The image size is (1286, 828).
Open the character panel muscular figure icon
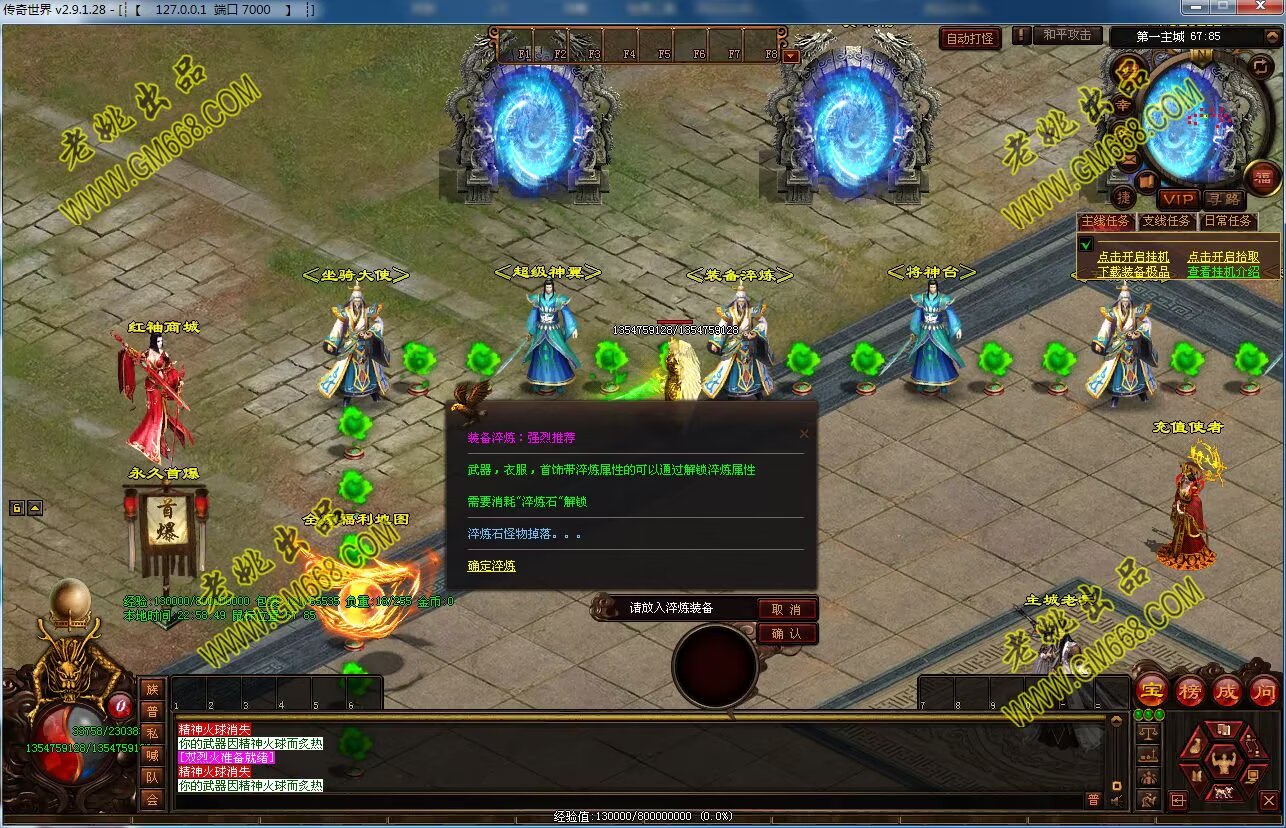[x=1222, y=763]
